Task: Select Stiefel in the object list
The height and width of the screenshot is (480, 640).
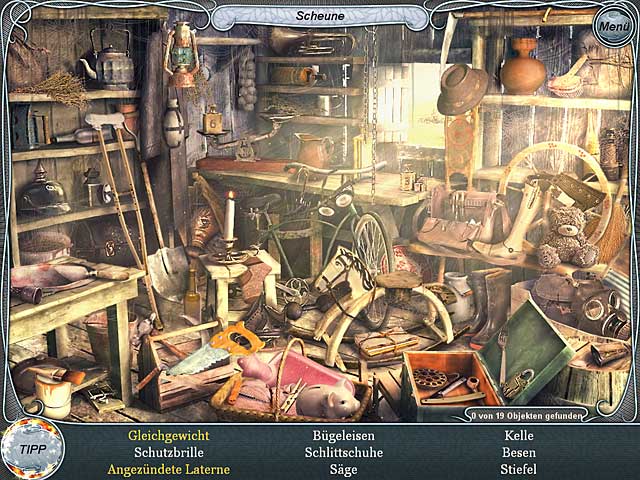Action: (519, 469)
